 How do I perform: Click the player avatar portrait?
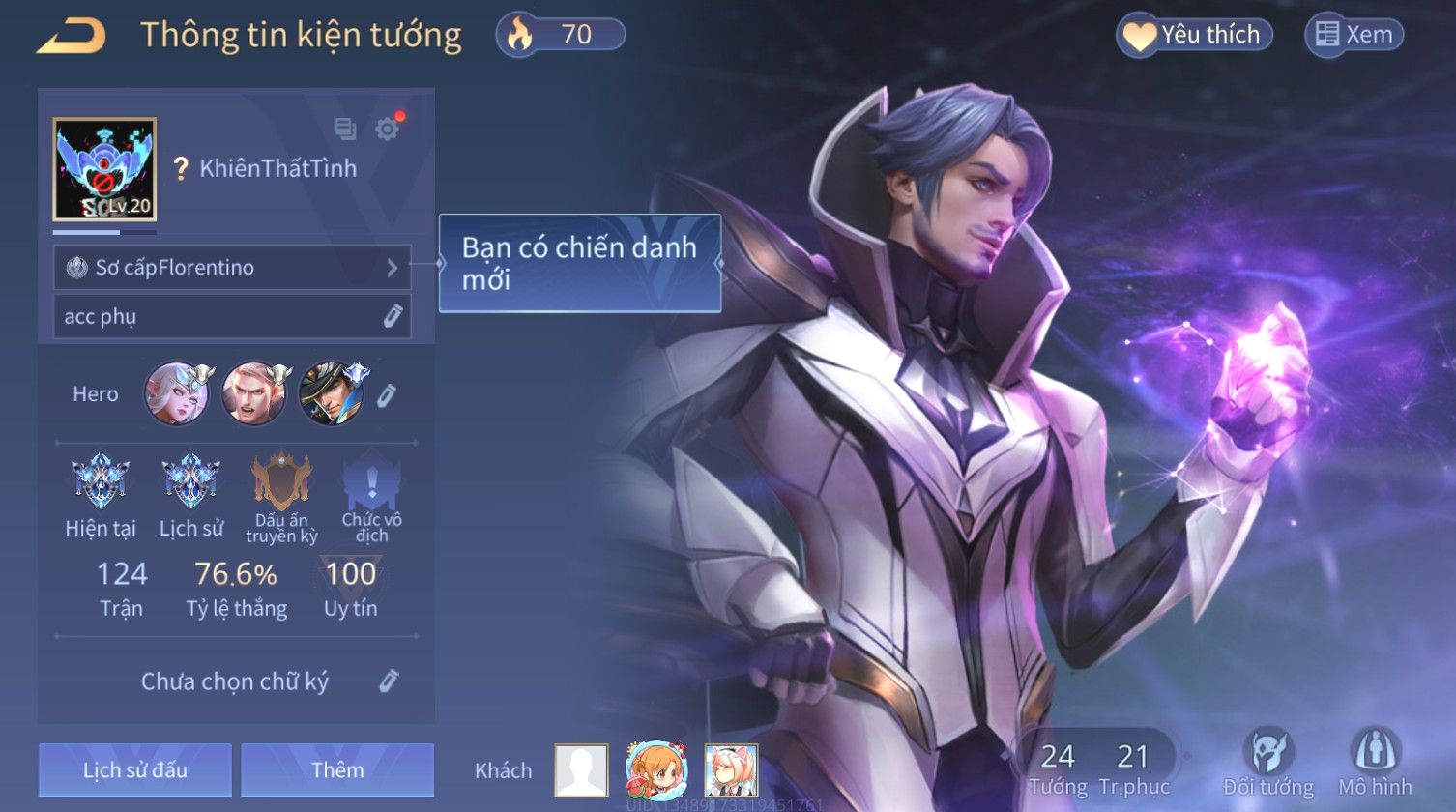(x=104, y=170)
